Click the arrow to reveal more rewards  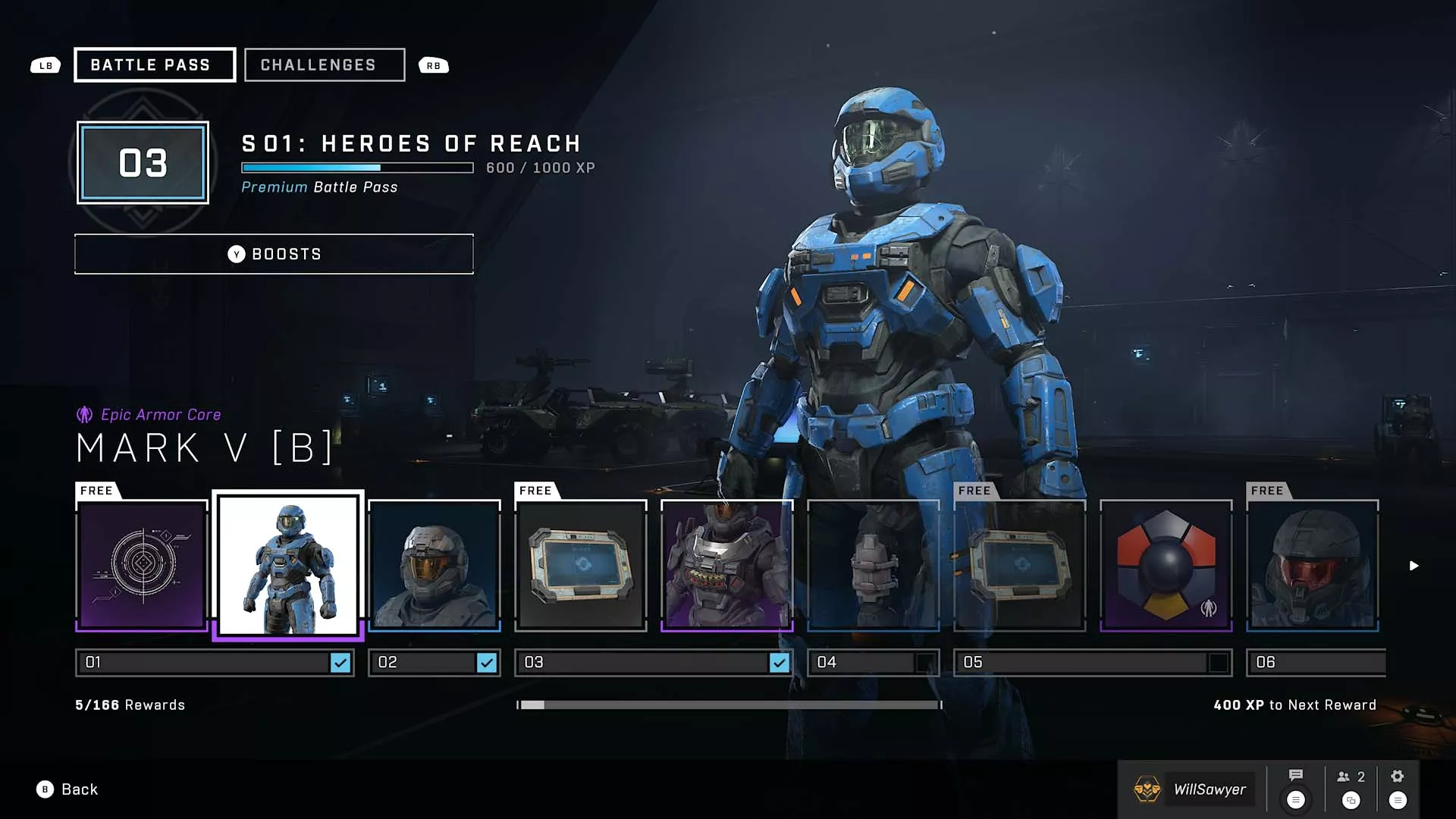1414,565
